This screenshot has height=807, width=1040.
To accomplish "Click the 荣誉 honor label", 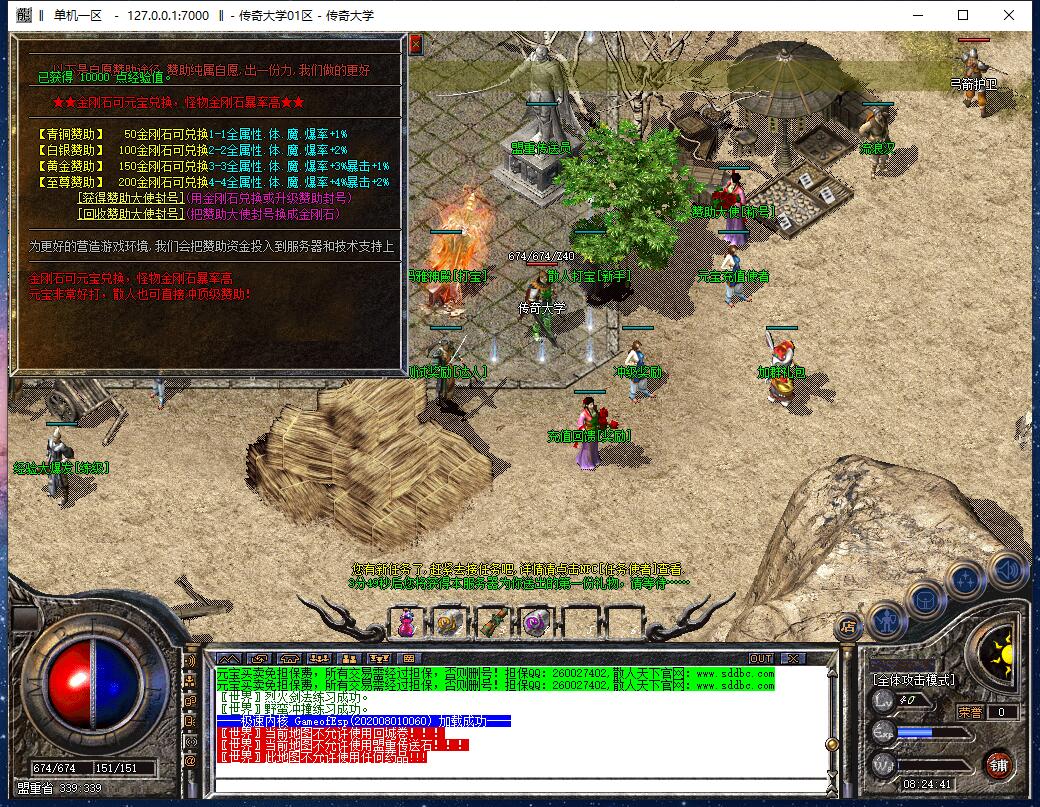I will (969, 712).
